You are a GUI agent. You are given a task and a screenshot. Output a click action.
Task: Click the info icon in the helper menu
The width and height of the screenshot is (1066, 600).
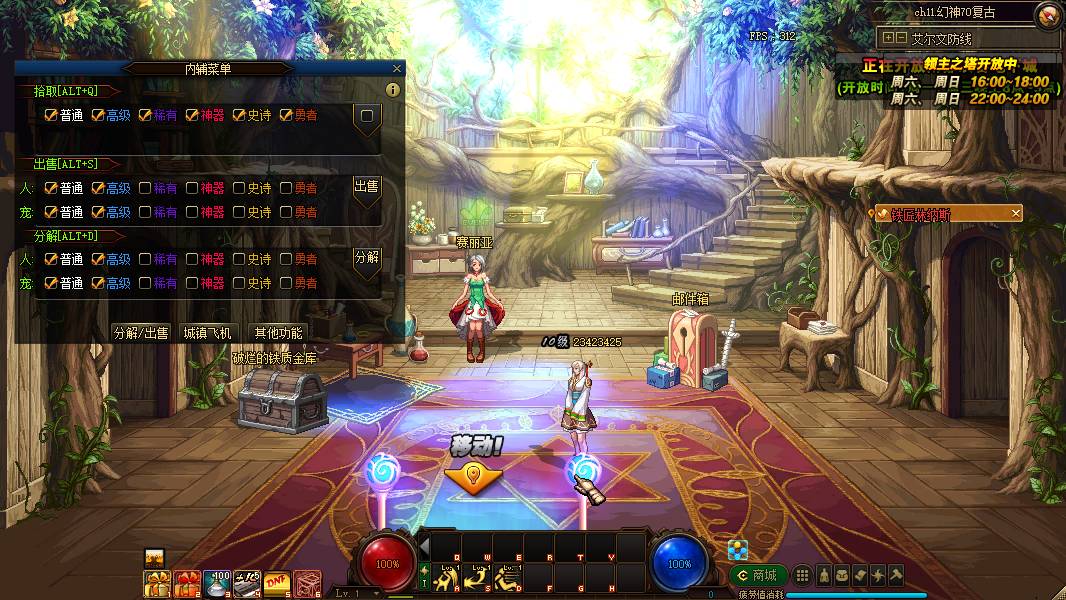tap(393, 90)
